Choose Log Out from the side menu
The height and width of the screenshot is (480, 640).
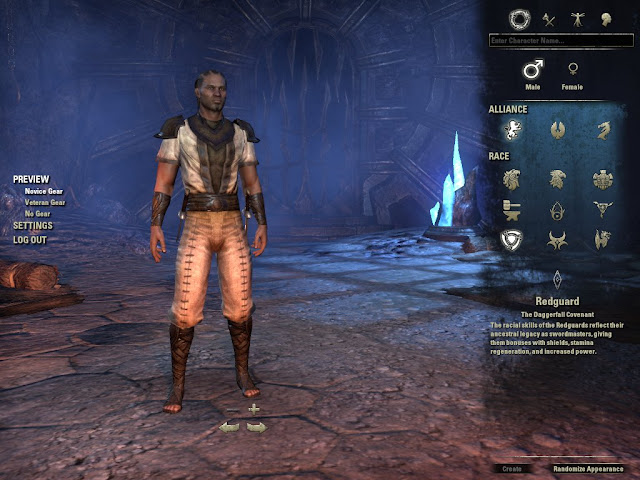point(30,240)
